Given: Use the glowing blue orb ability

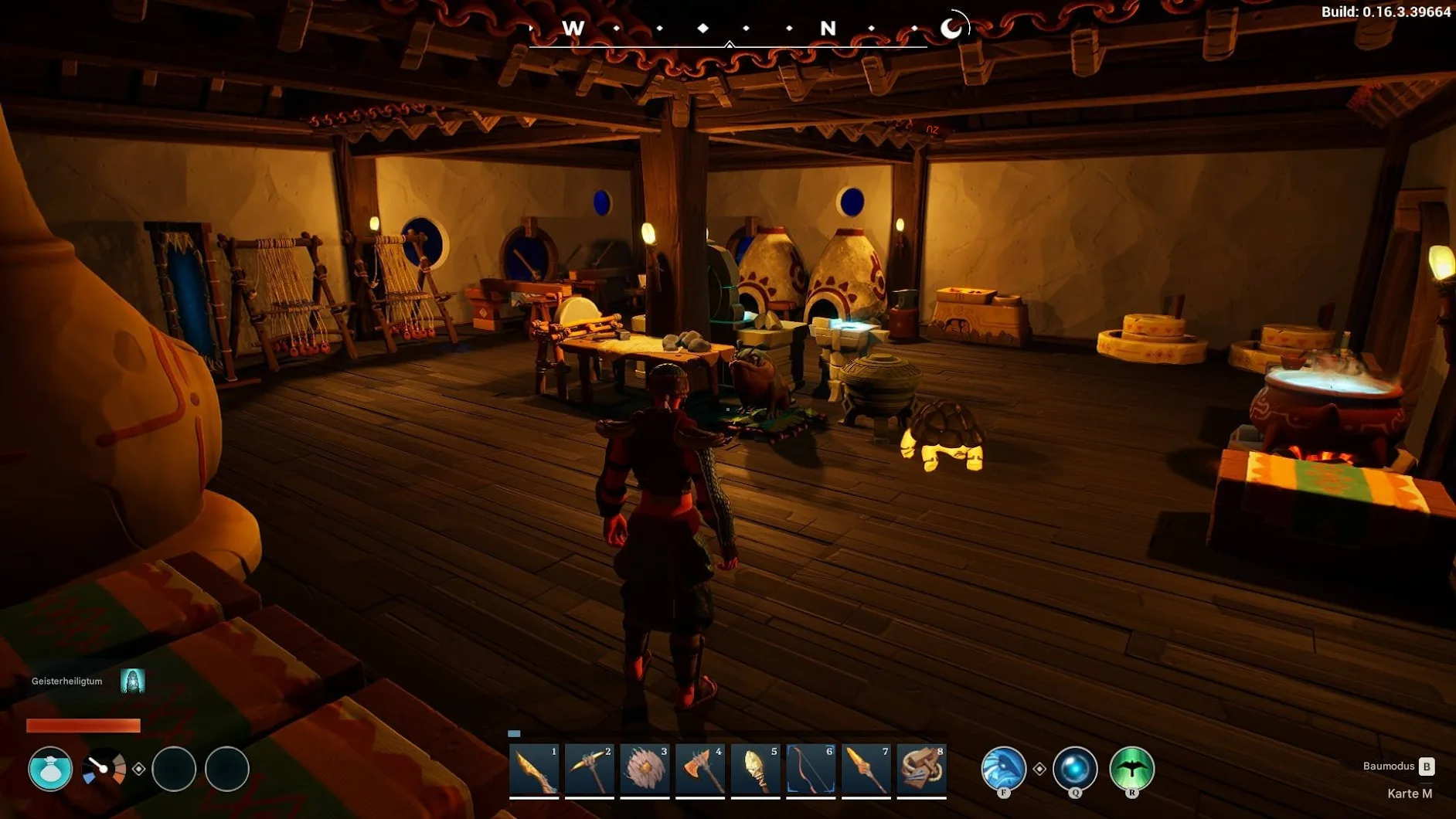Looking at the screenshot, I should point(1075,768).
